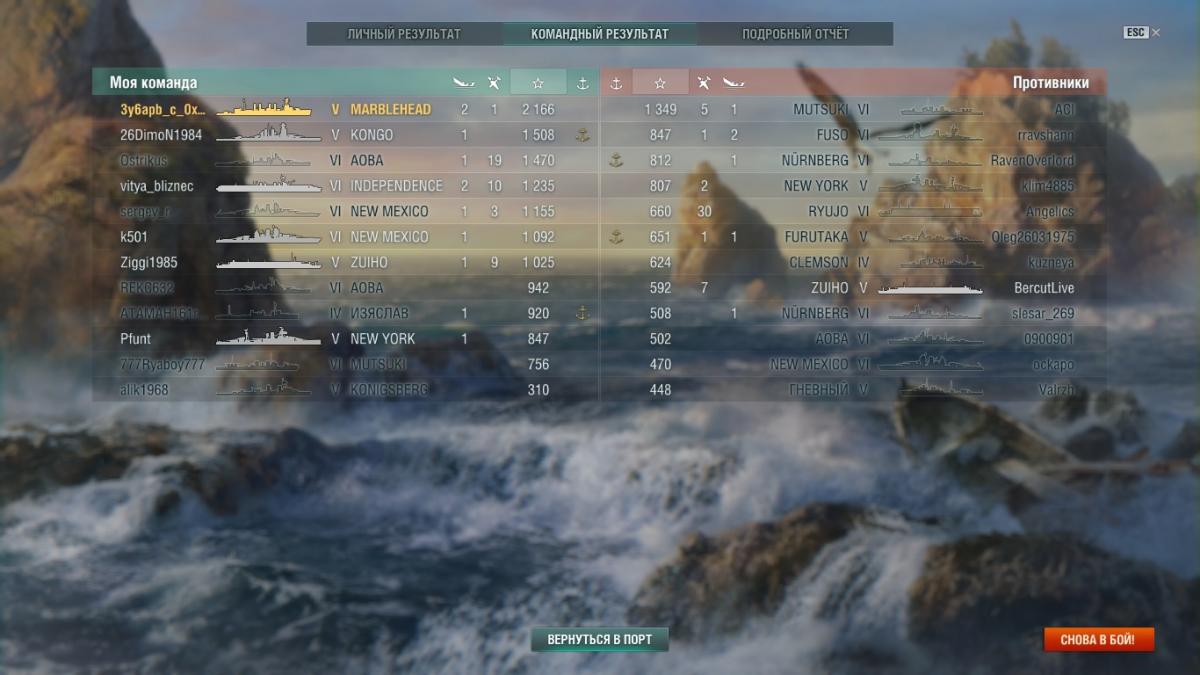Select player vitya_bliznec in team list

[157, 186]
